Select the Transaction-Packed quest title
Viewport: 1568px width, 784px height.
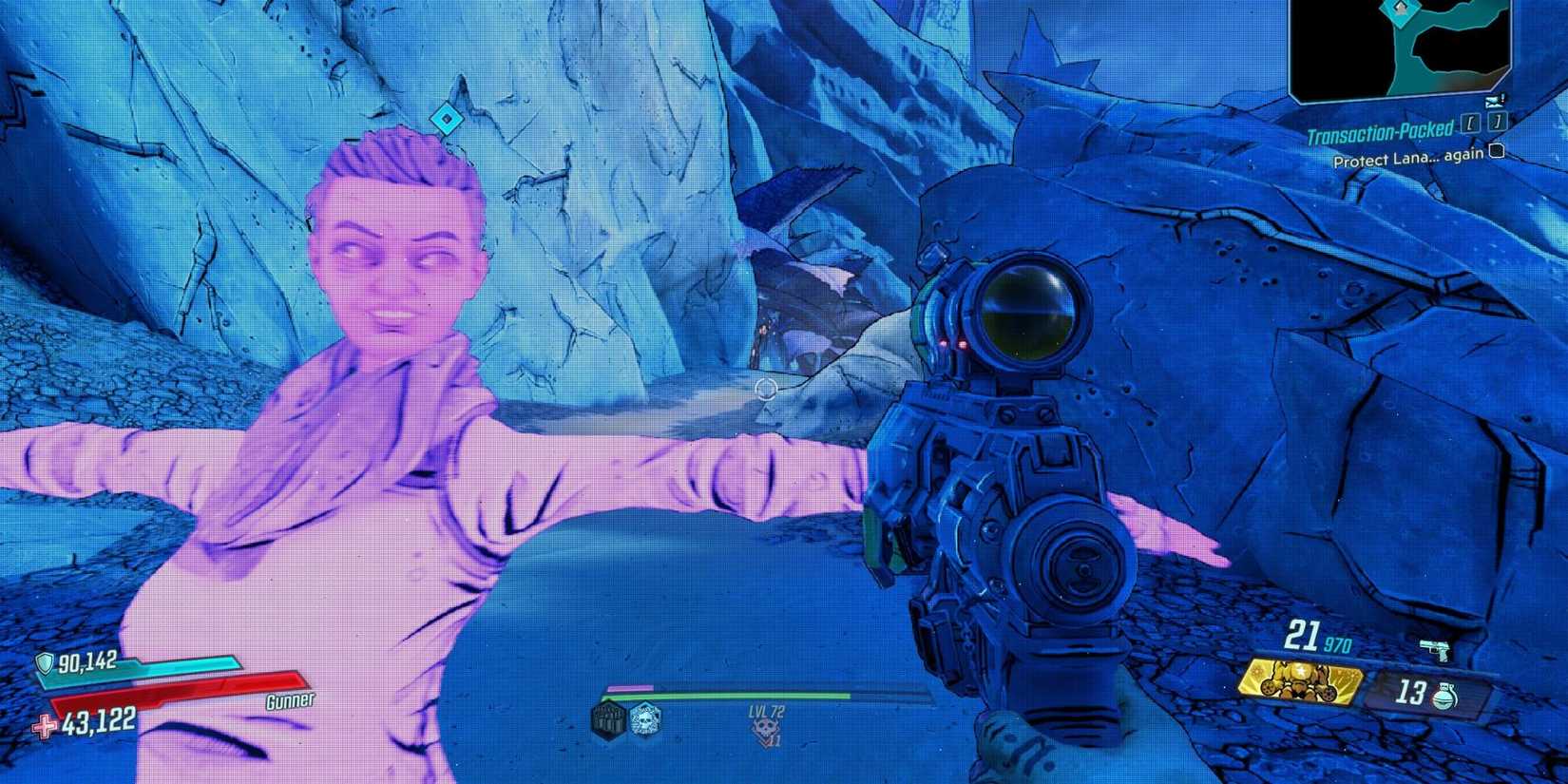click(1379, 131)
